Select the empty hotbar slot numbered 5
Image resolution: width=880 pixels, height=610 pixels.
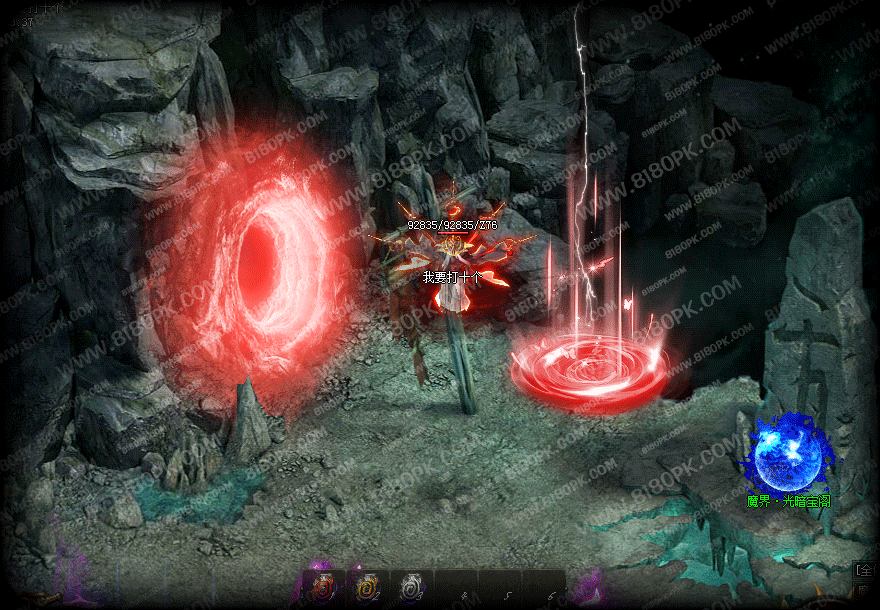tap(500, 589)
